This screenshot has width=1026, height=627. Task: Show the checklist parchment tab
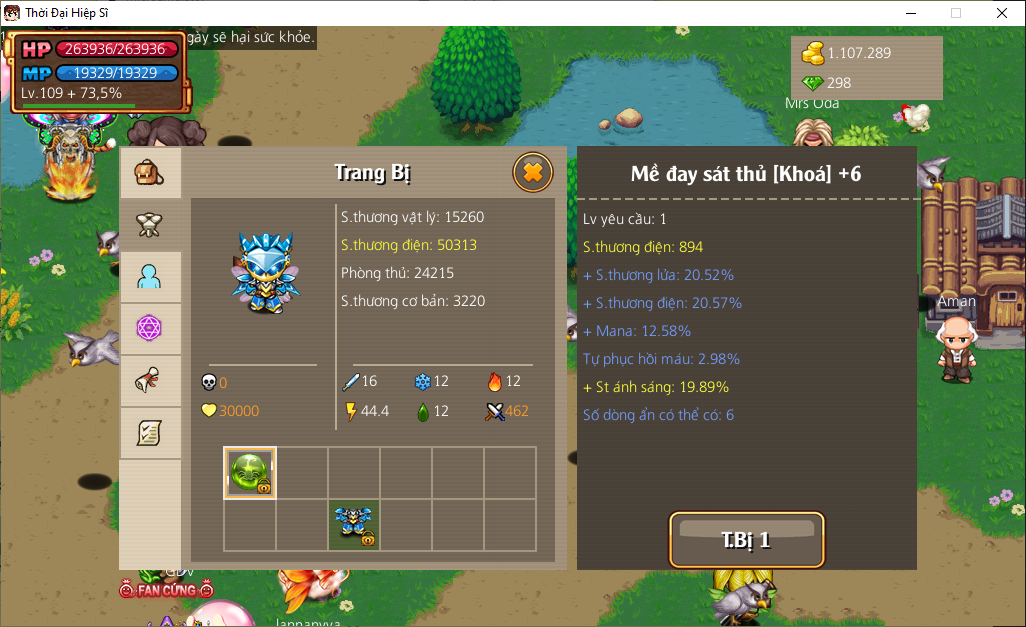tap(150, 433)
